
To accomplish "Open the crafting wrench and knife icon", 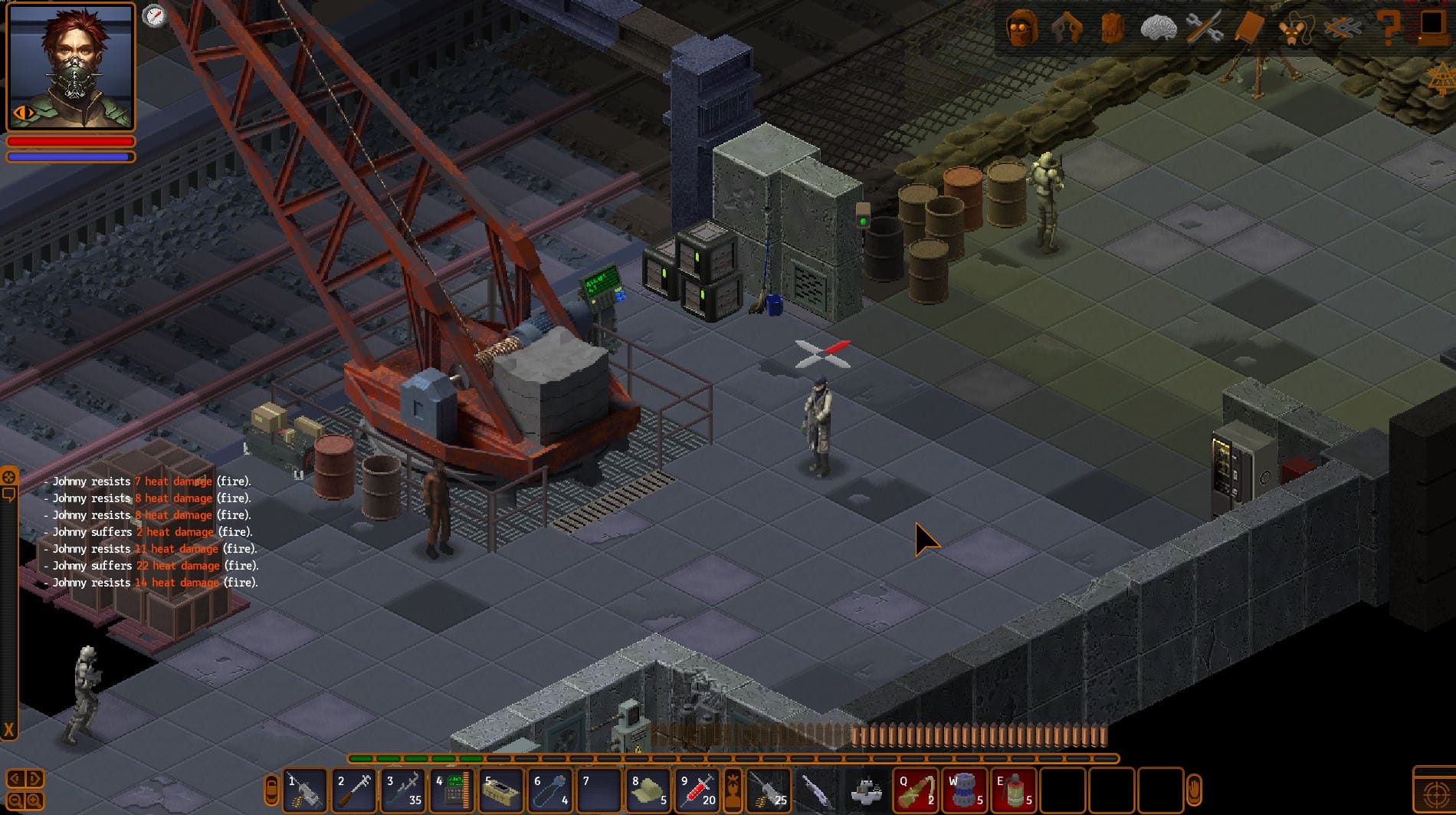I will click(x=1203, y=28).
